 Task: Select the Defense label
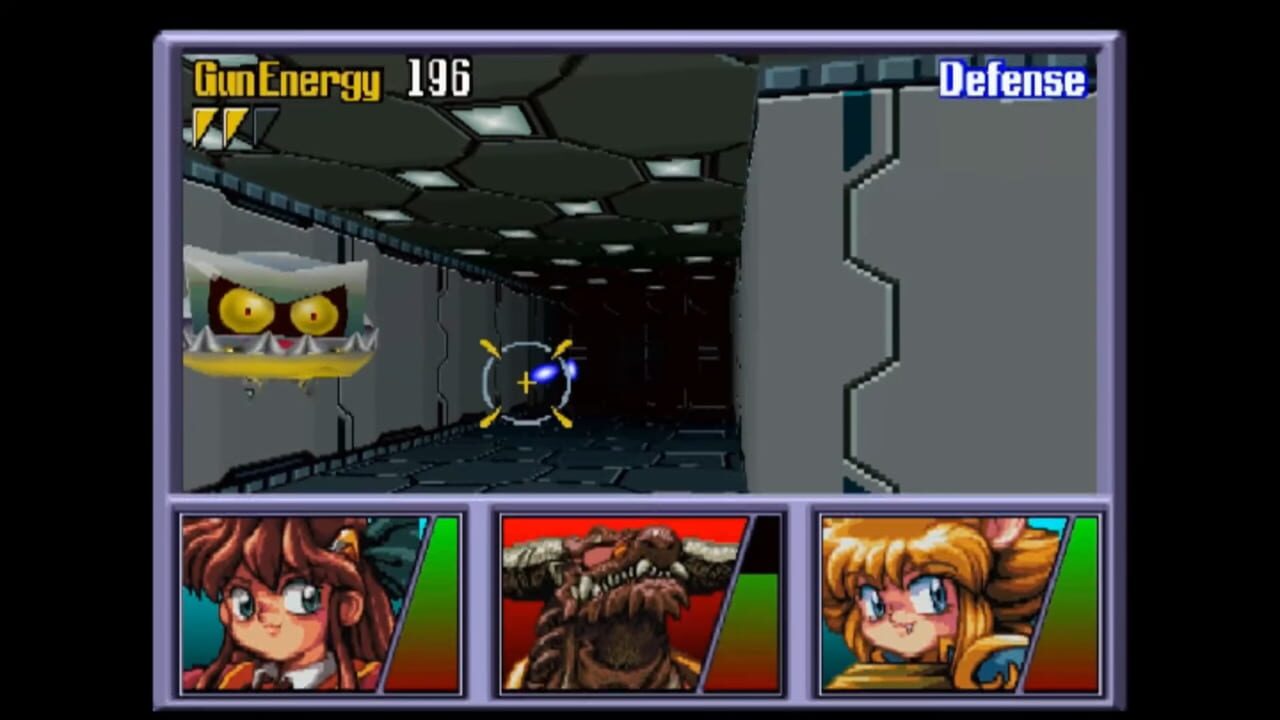pyautogui.click(x=1013, y=80)
